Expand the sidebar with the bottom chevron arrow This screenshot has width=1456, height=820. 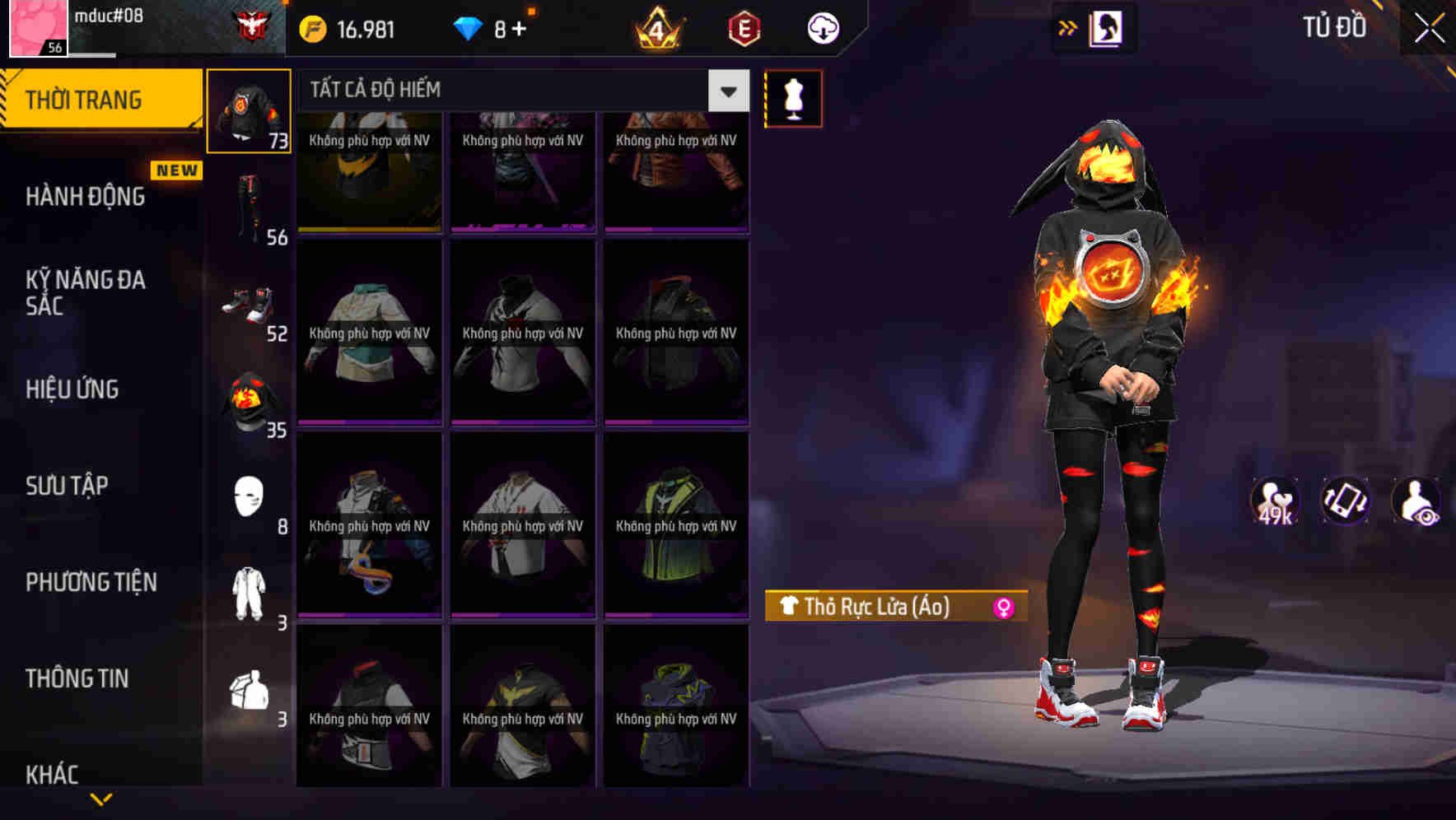pyautogui.click(x=100, y=797)
